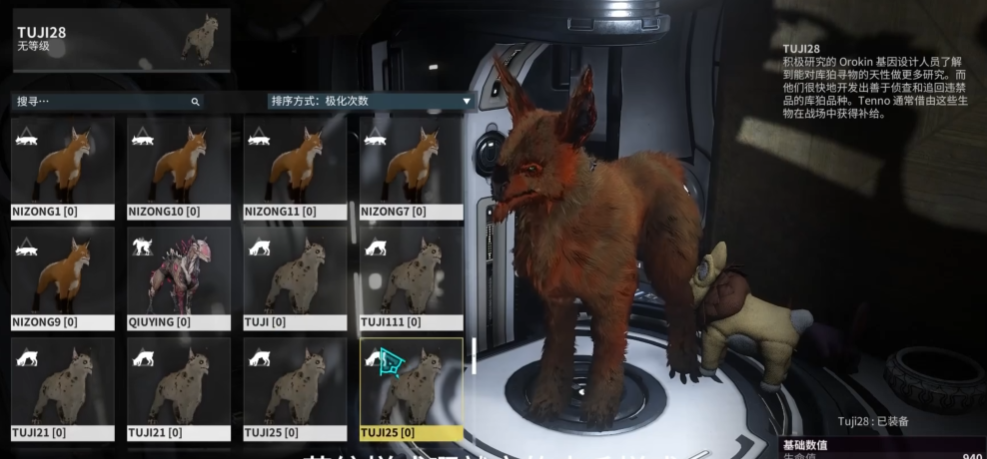
Task: Choose the NIZONG10 fox companion
Action: (179, 168)
